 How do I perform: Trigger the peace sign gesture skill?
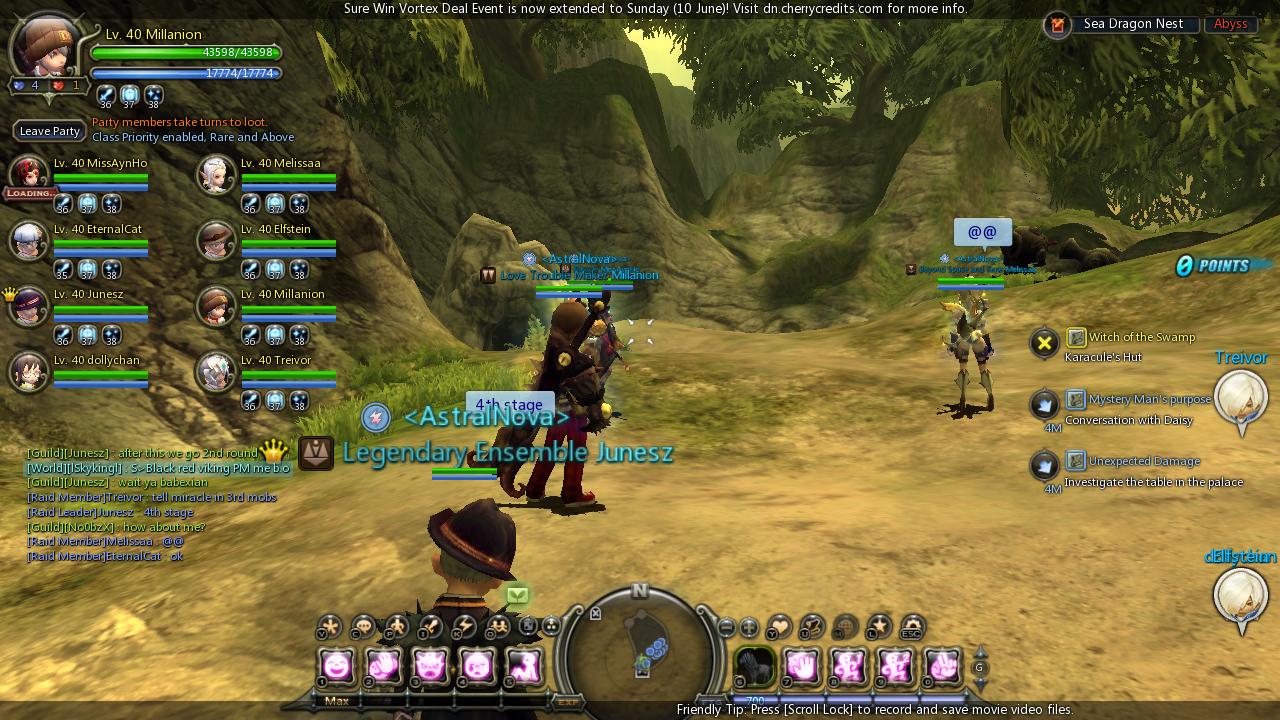click(x=941, y=665)
